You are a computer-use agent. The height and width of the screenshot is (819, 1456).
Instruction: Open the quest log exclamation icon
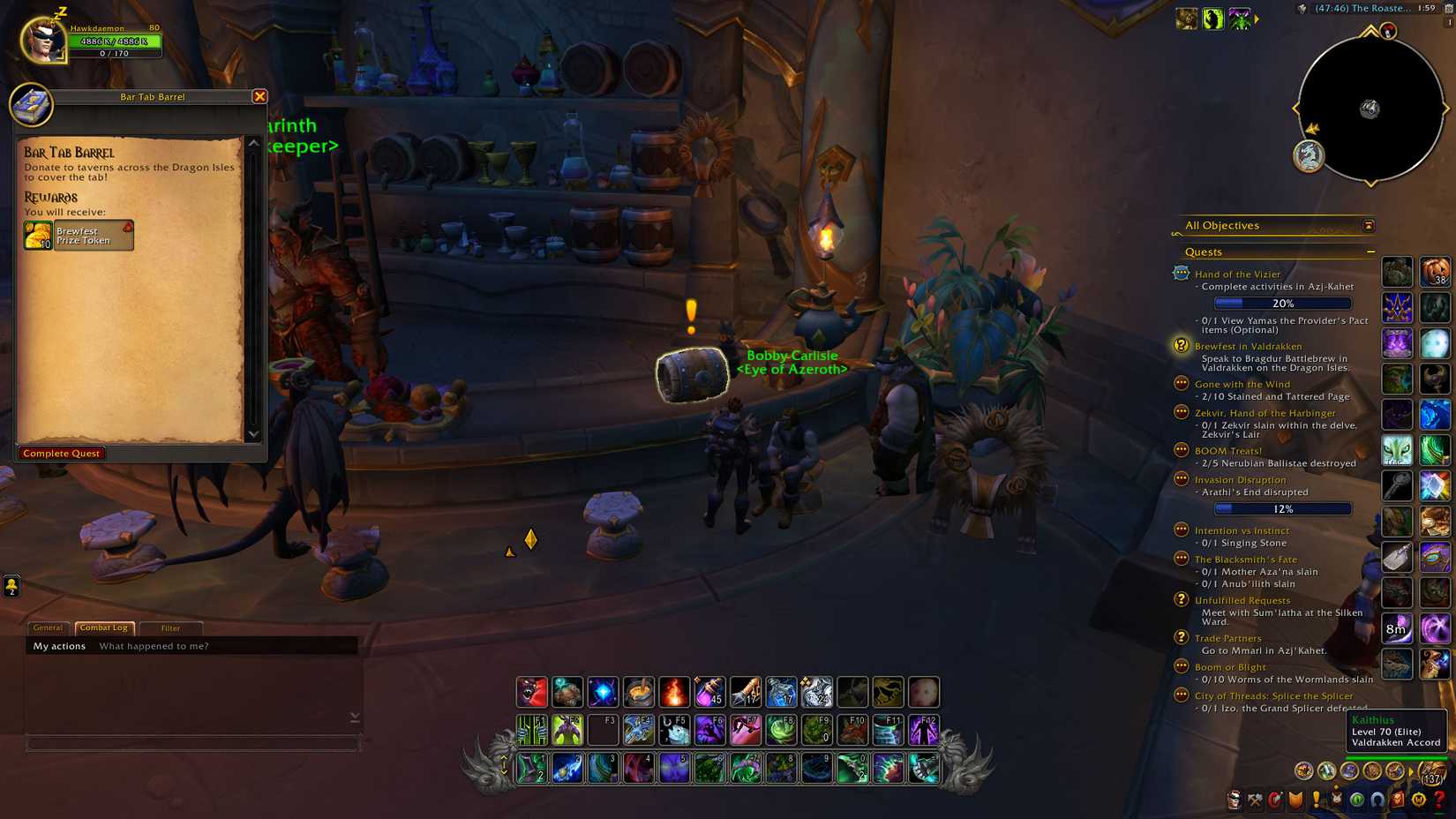pyautogui.click(x=1316, y=801)
